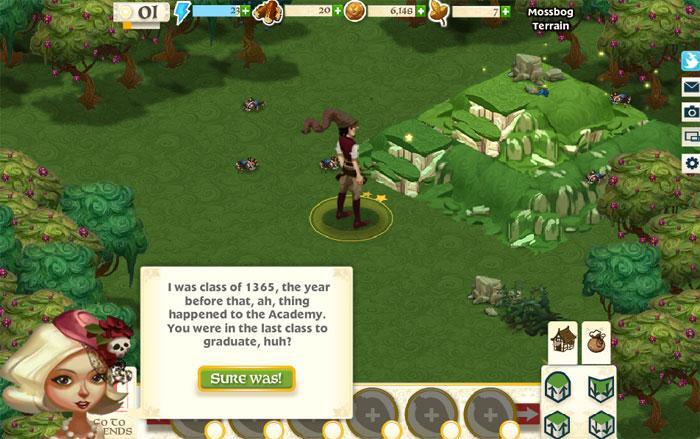Reply with the "Sure was!" button
Viewport: 700px width, 439px height.
tap(246, 379)
